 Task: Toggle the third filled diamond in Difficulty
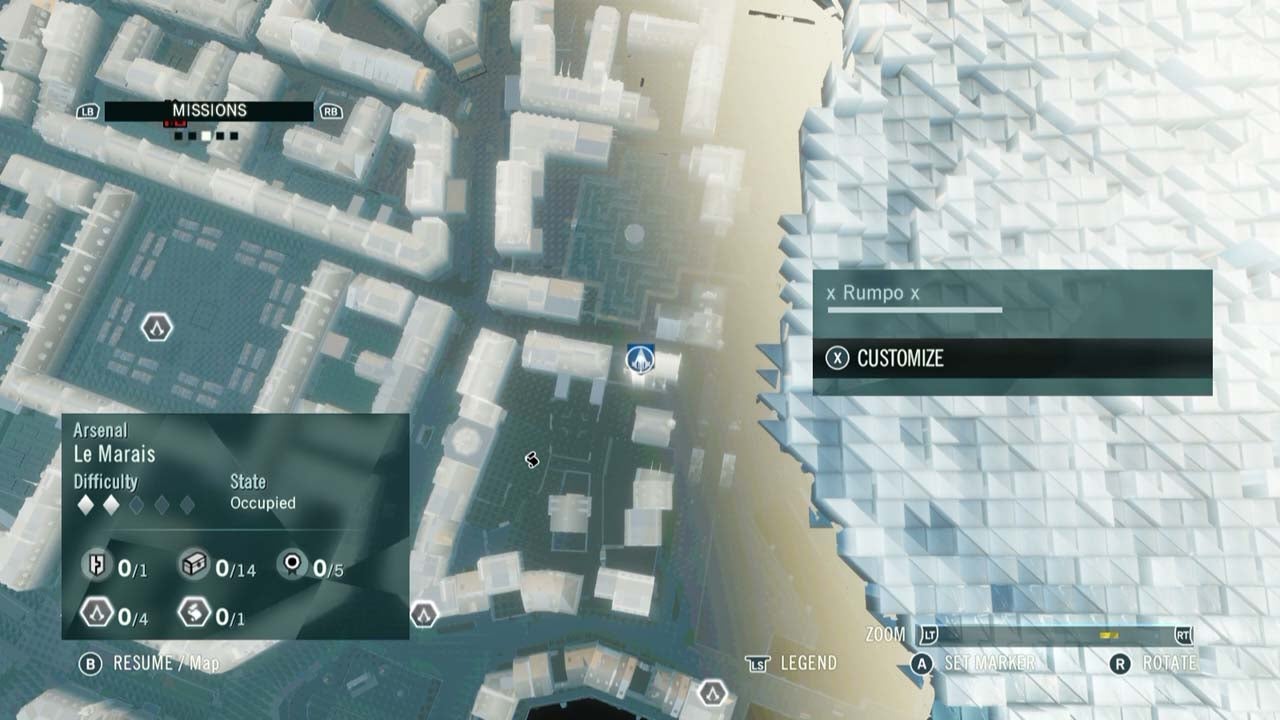(137, 503)
